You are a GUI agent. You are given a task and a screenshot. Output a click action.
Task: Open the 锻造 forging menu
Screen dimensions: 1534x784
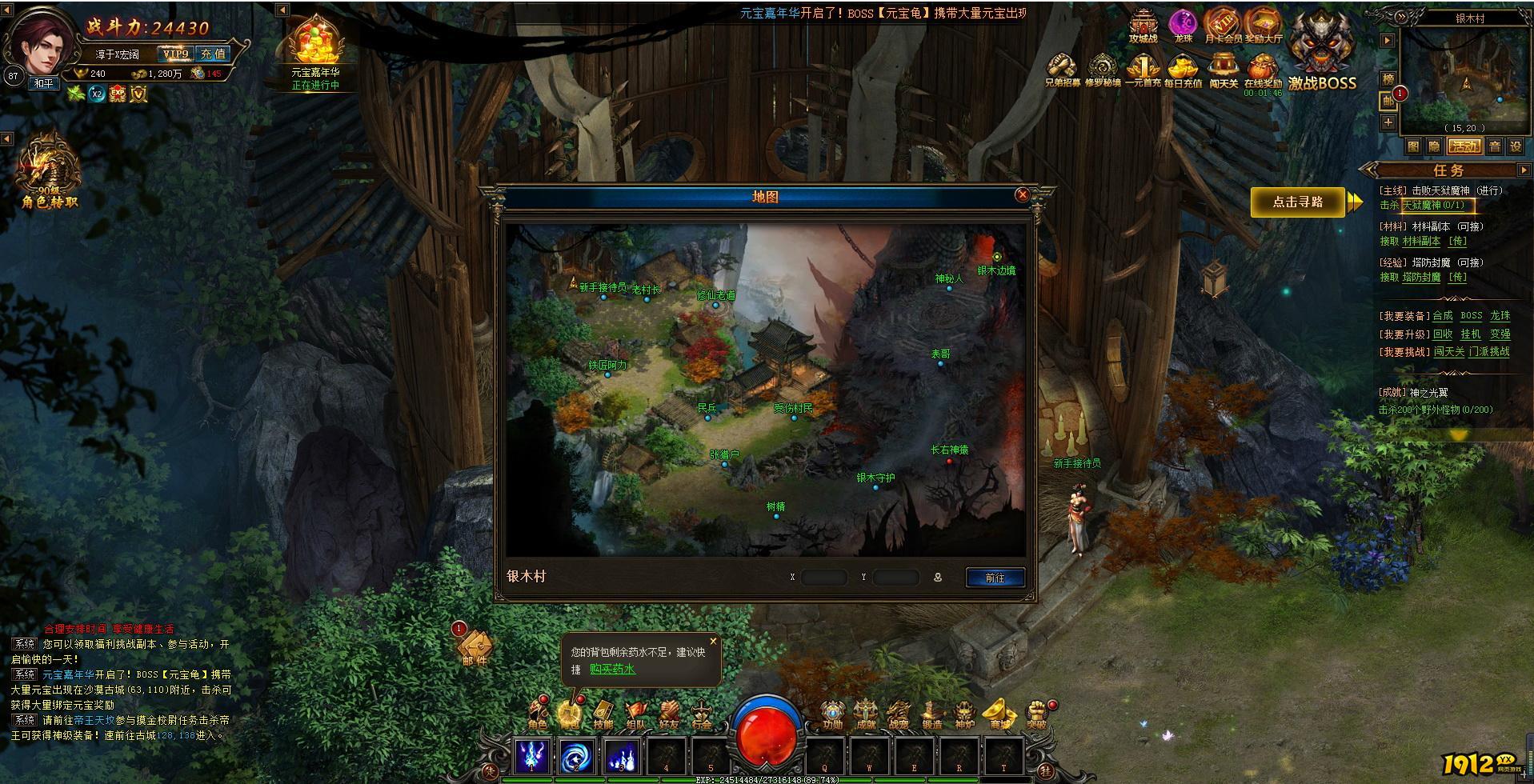pyautogui.click(x=931, y=714)
